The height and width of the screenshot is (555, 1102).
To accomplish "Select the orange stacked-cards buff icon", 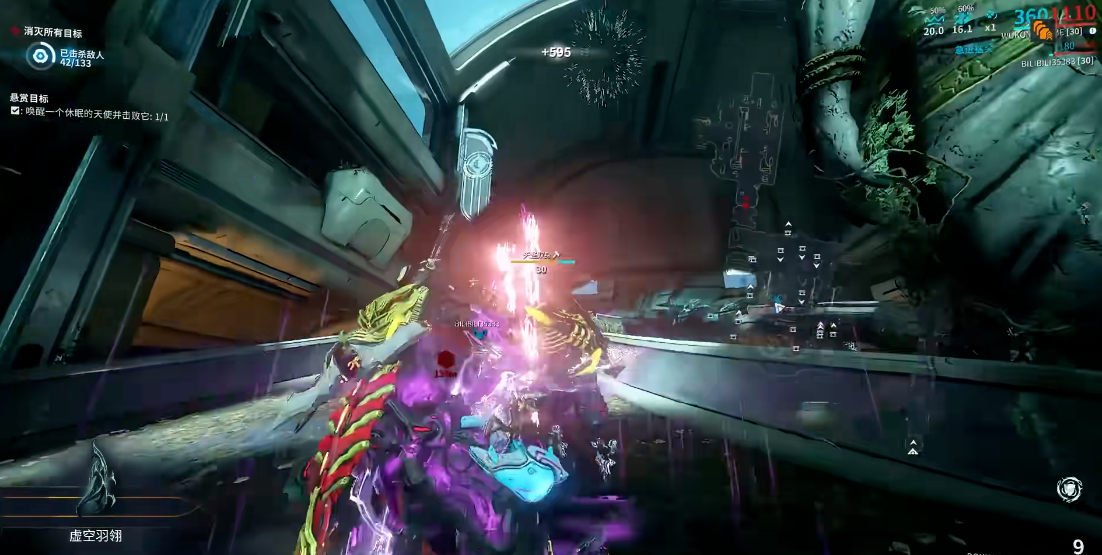I will click(1042, 30).
